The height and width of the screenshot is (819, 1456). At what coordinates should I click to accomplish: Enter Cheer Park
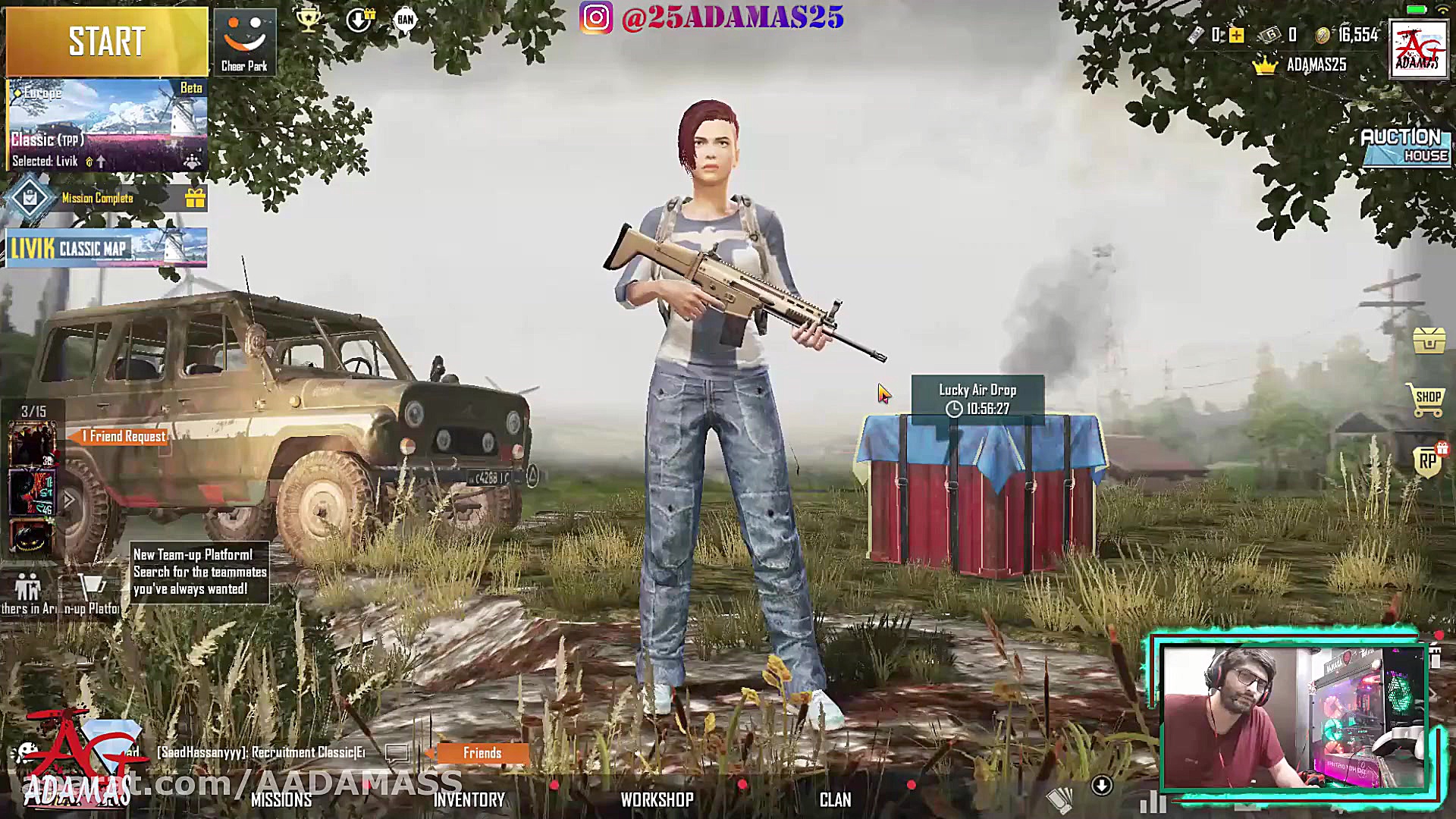point(244,42)
